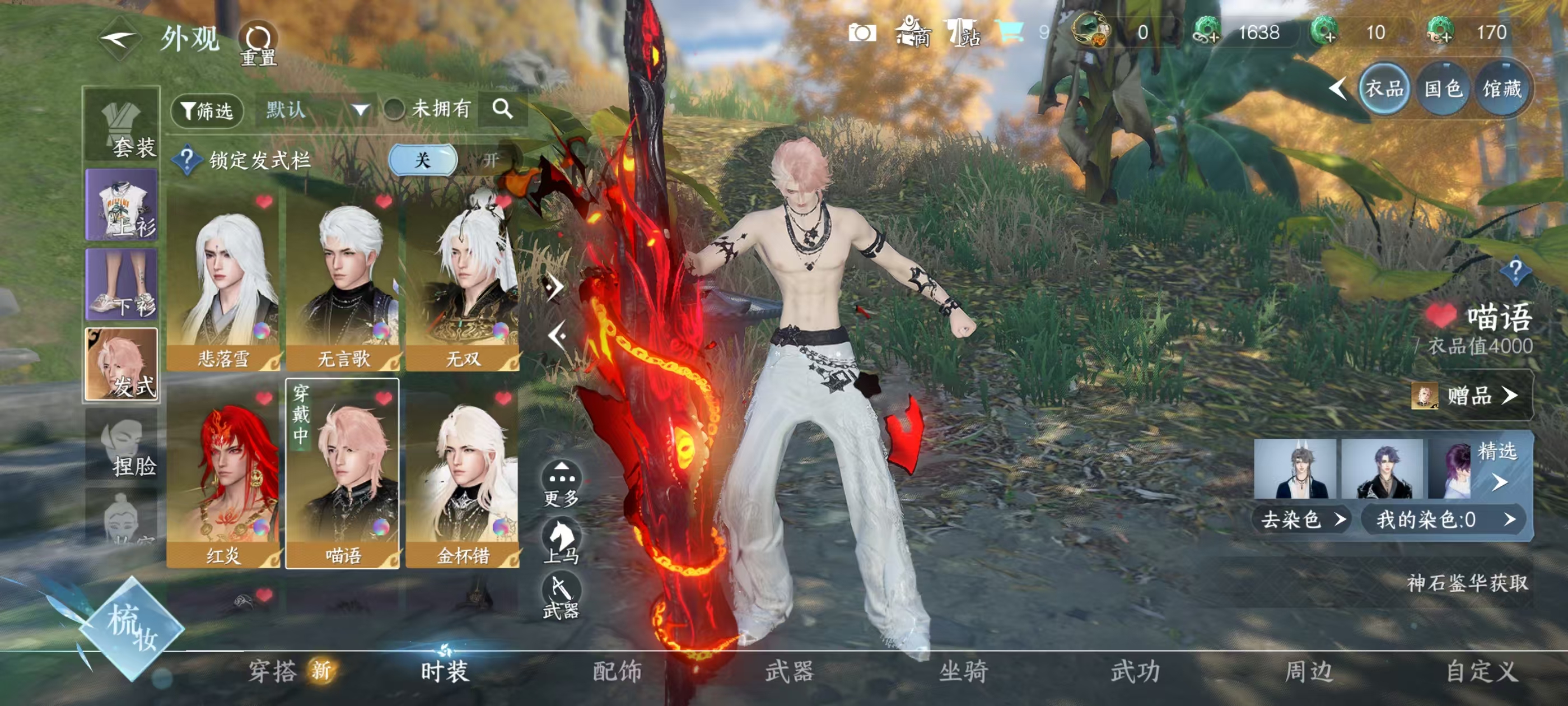
Task: Select the 上衫 top clothing category
Action: (122, 205)
